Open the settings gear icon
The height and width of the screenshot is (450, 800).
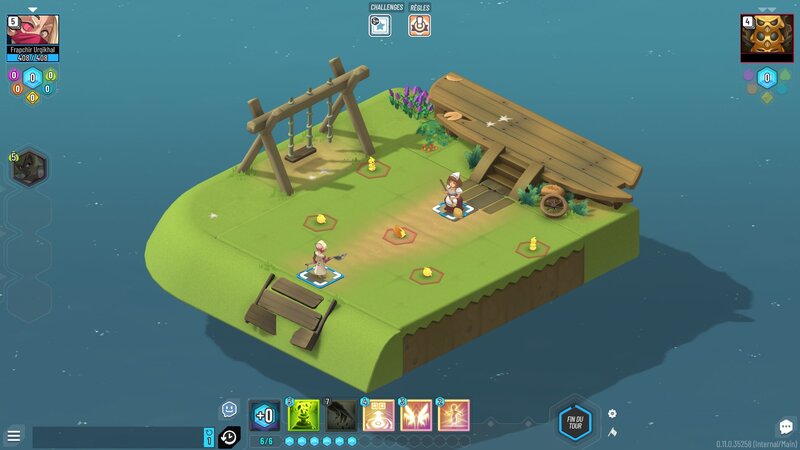pyautogui.click(x=613, y=414)
